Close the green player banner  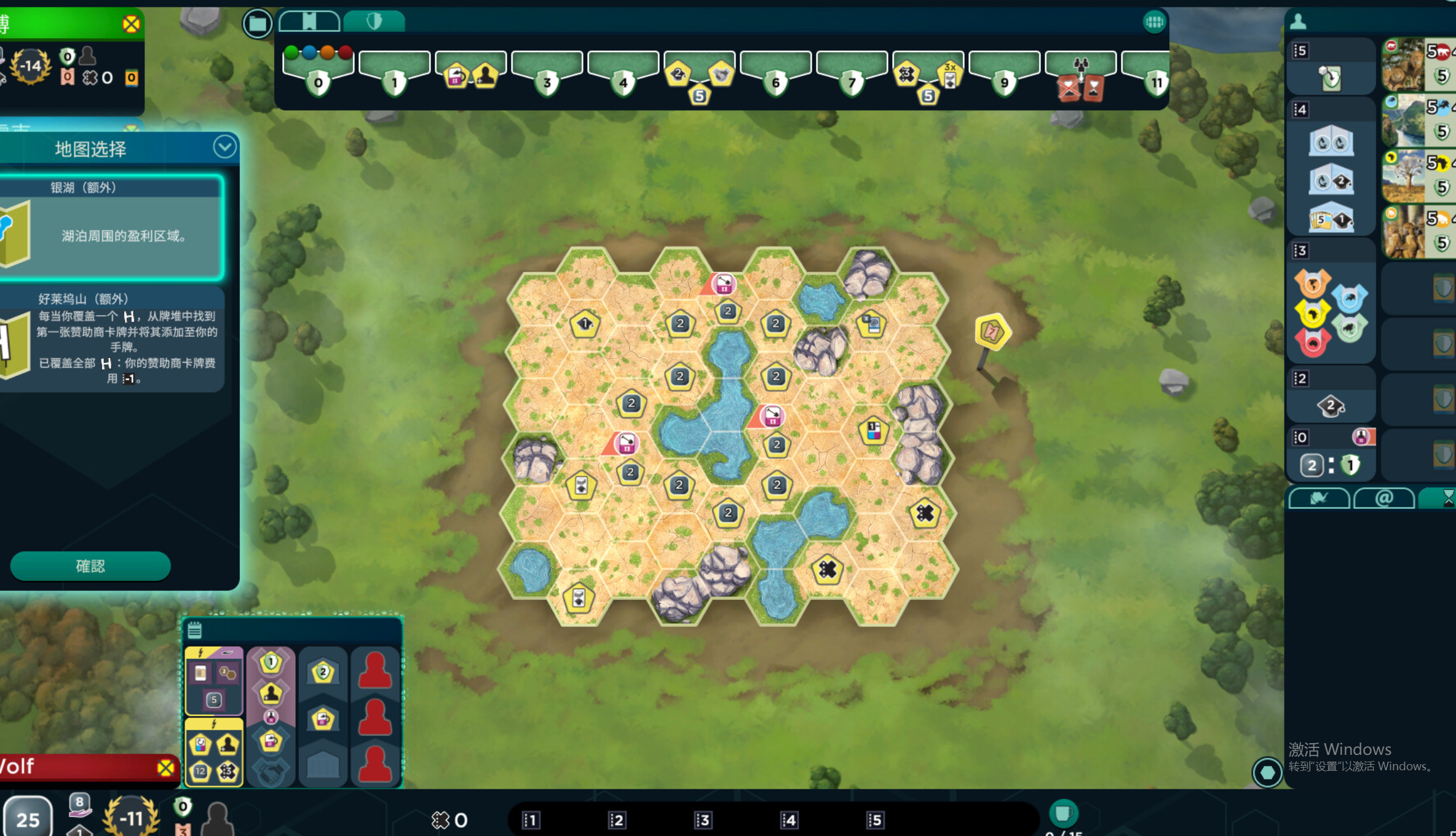[131, 25]
